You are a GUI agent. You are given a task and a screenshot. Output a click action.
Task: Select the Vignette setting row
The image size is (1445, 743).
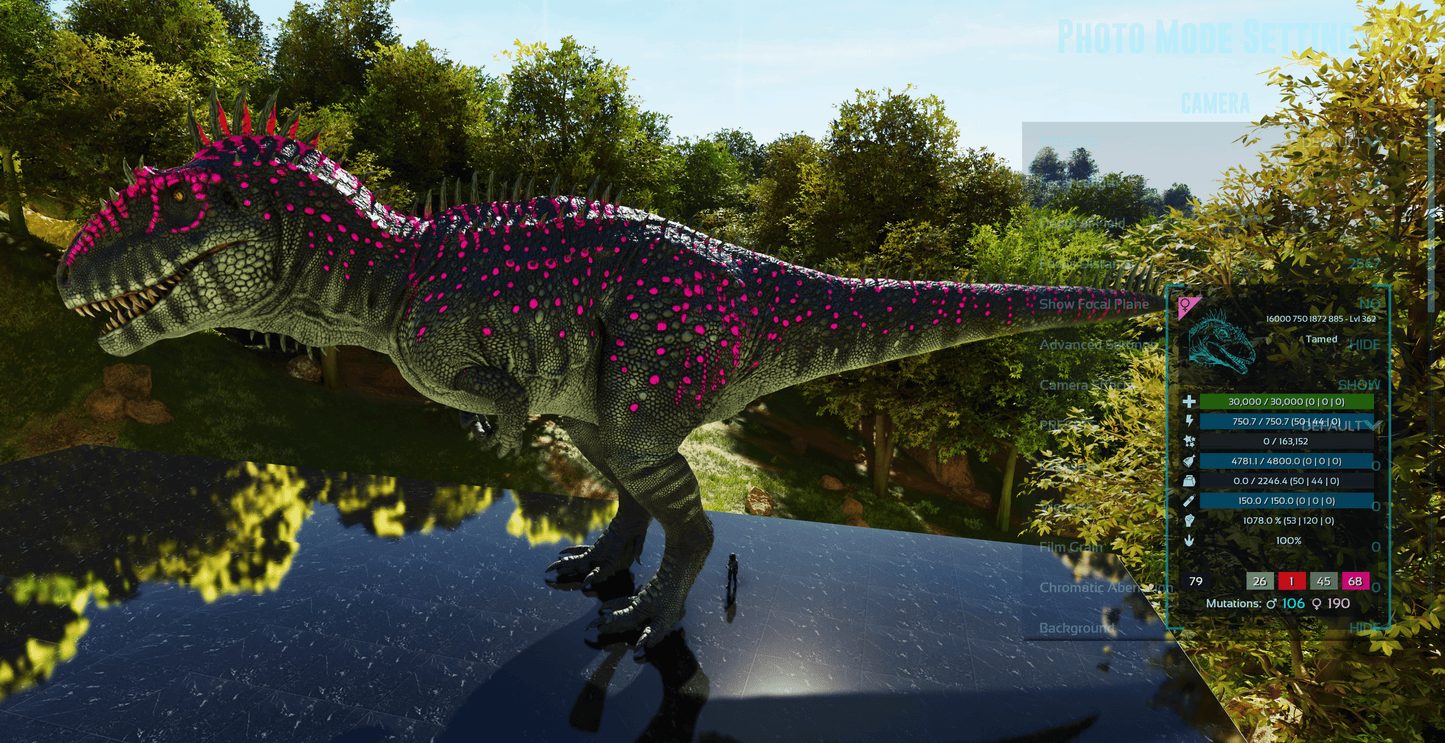1065,506
